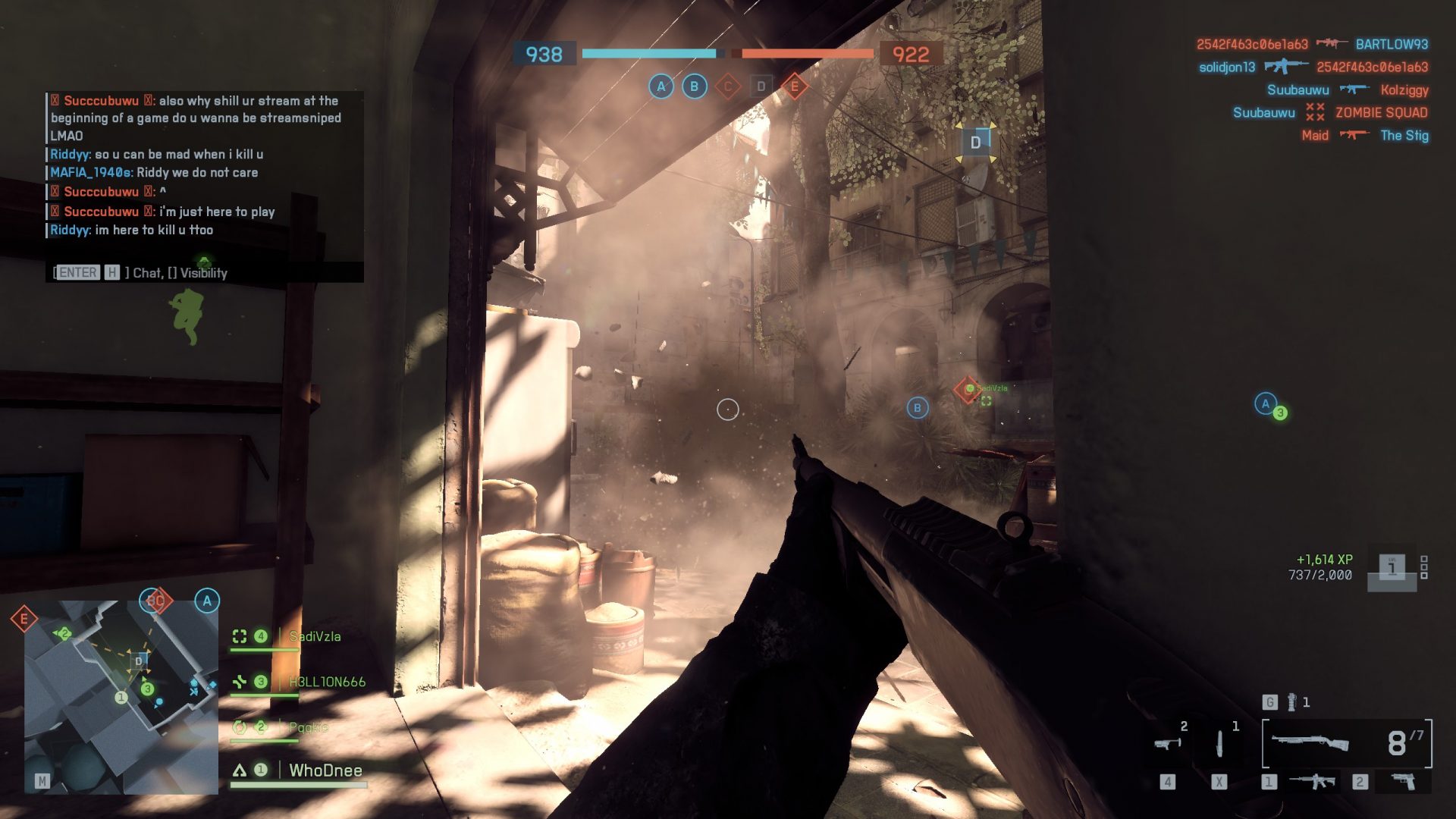The width and height of the screenshot is (1456, 819).
Task: Click the large D objective marker with yellow arrows
Action: (975, 143)
